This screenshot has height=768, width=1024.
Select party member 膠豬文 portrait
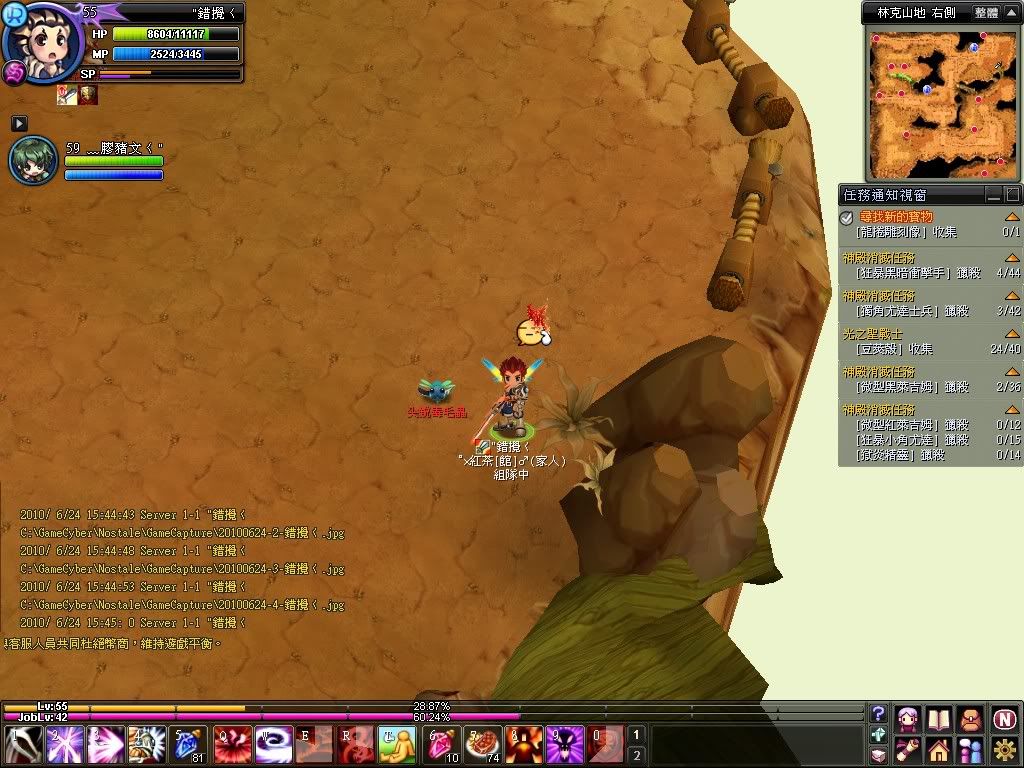[33, 160]
